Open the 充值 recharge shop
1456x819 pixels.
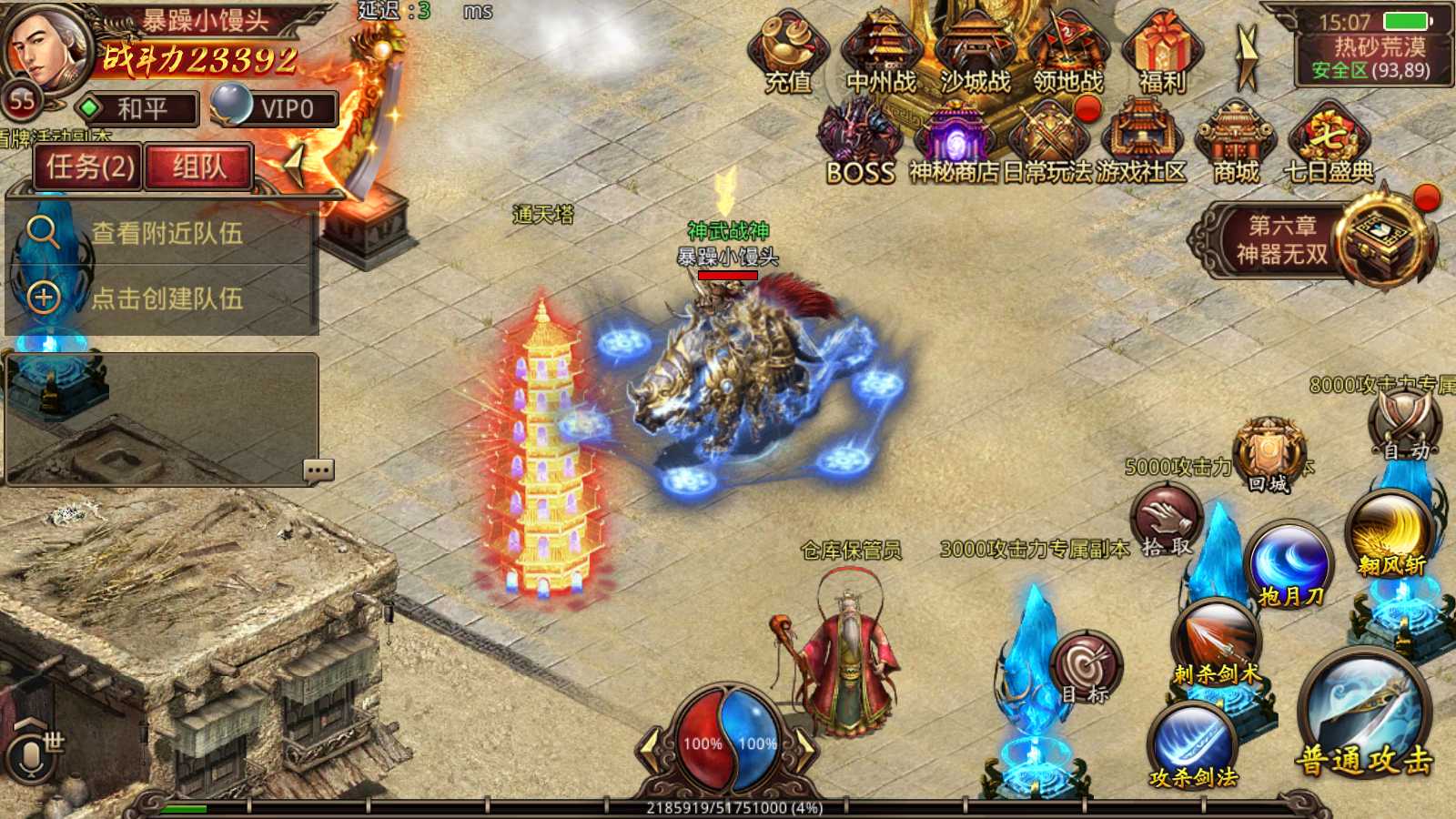point(788,53)
